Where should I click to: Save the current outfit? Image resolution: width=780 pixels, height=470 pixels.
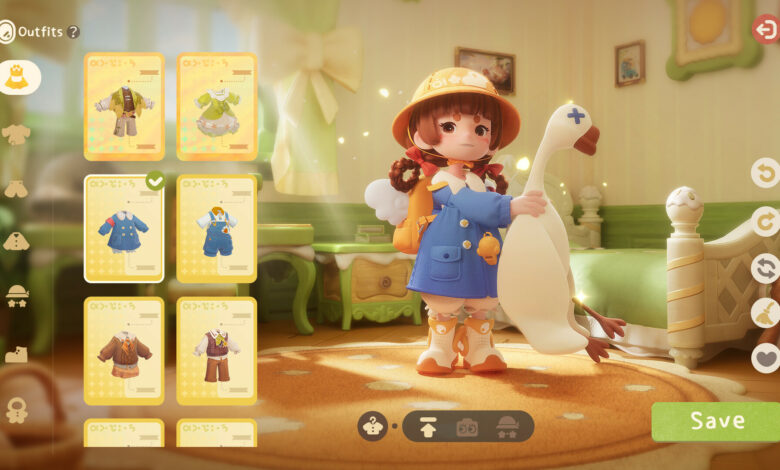716,421
